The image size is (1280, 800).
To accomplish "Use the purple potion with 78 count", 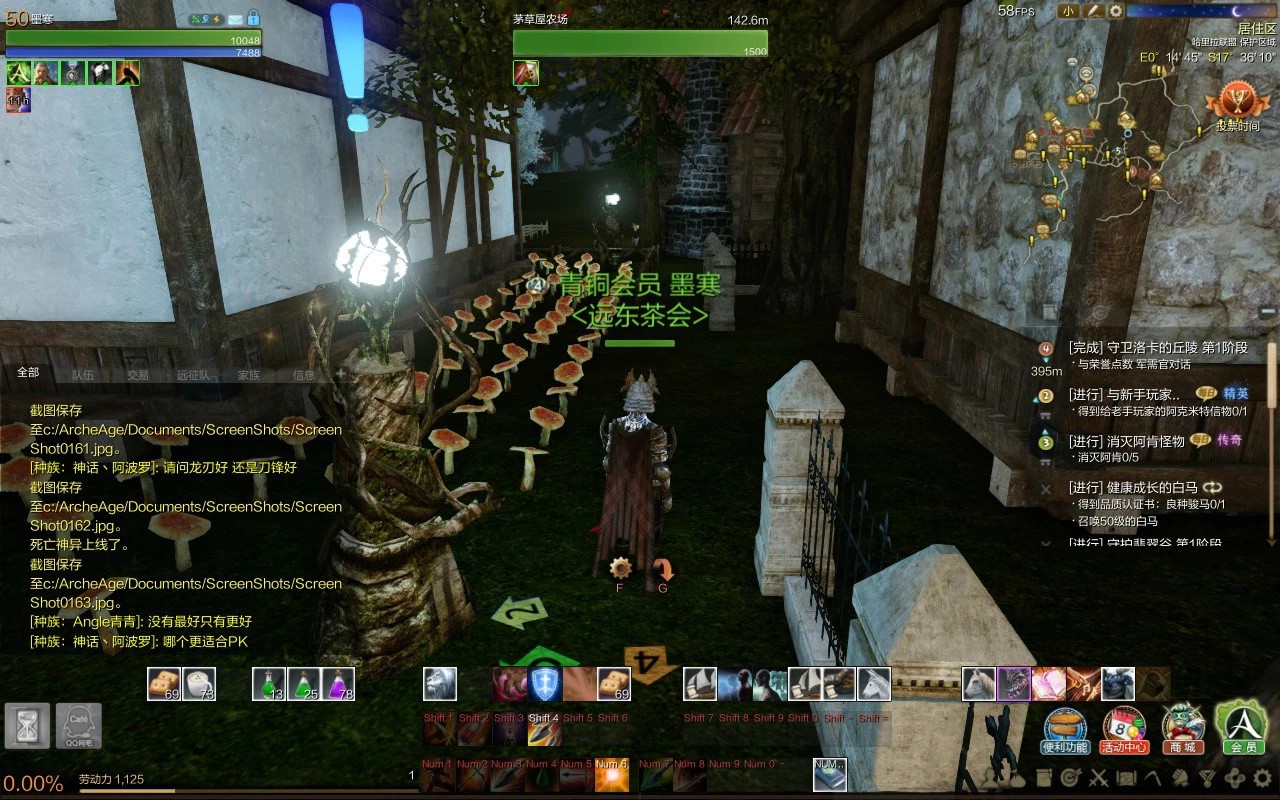I will tap(339, 684).
